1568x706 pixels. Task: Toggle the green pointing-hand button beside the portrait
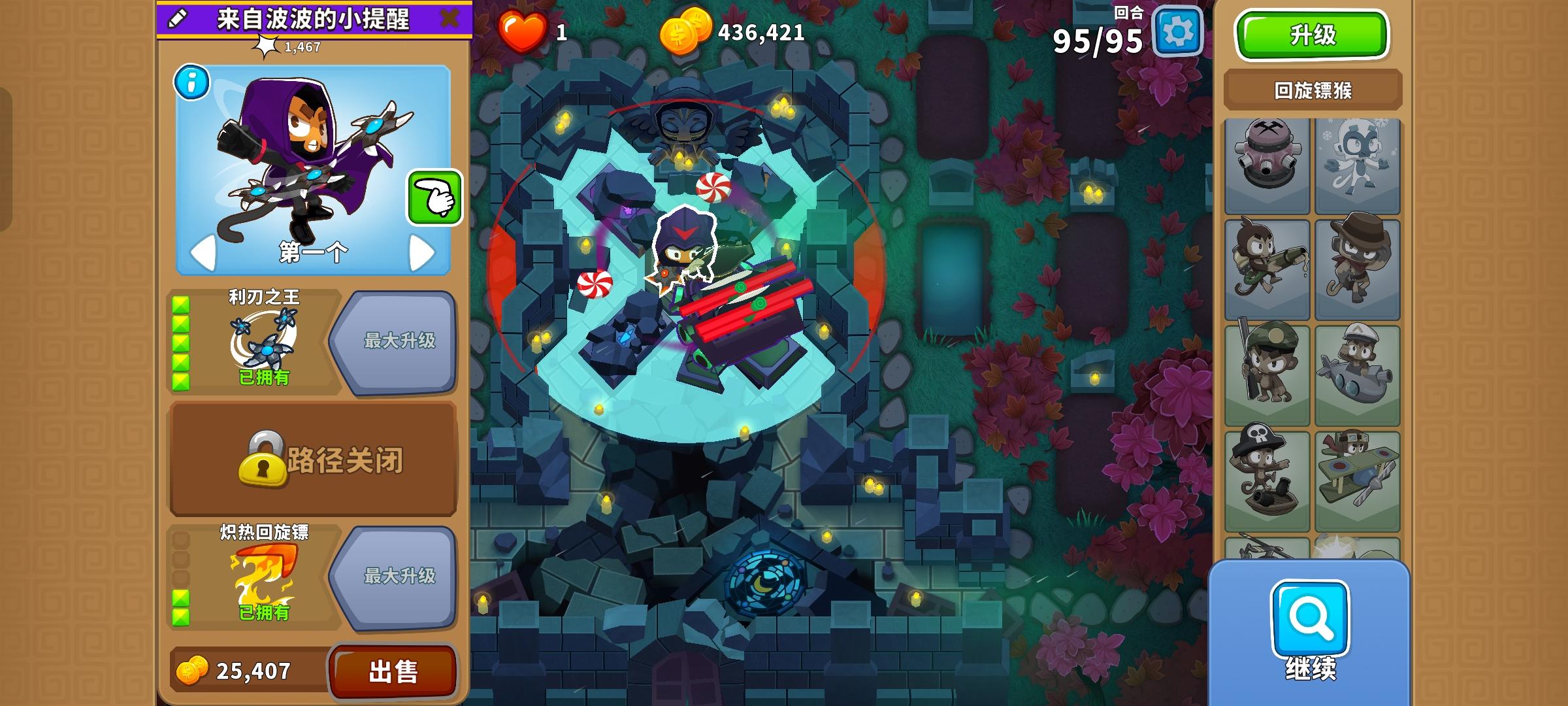click(x=434, y=197)
